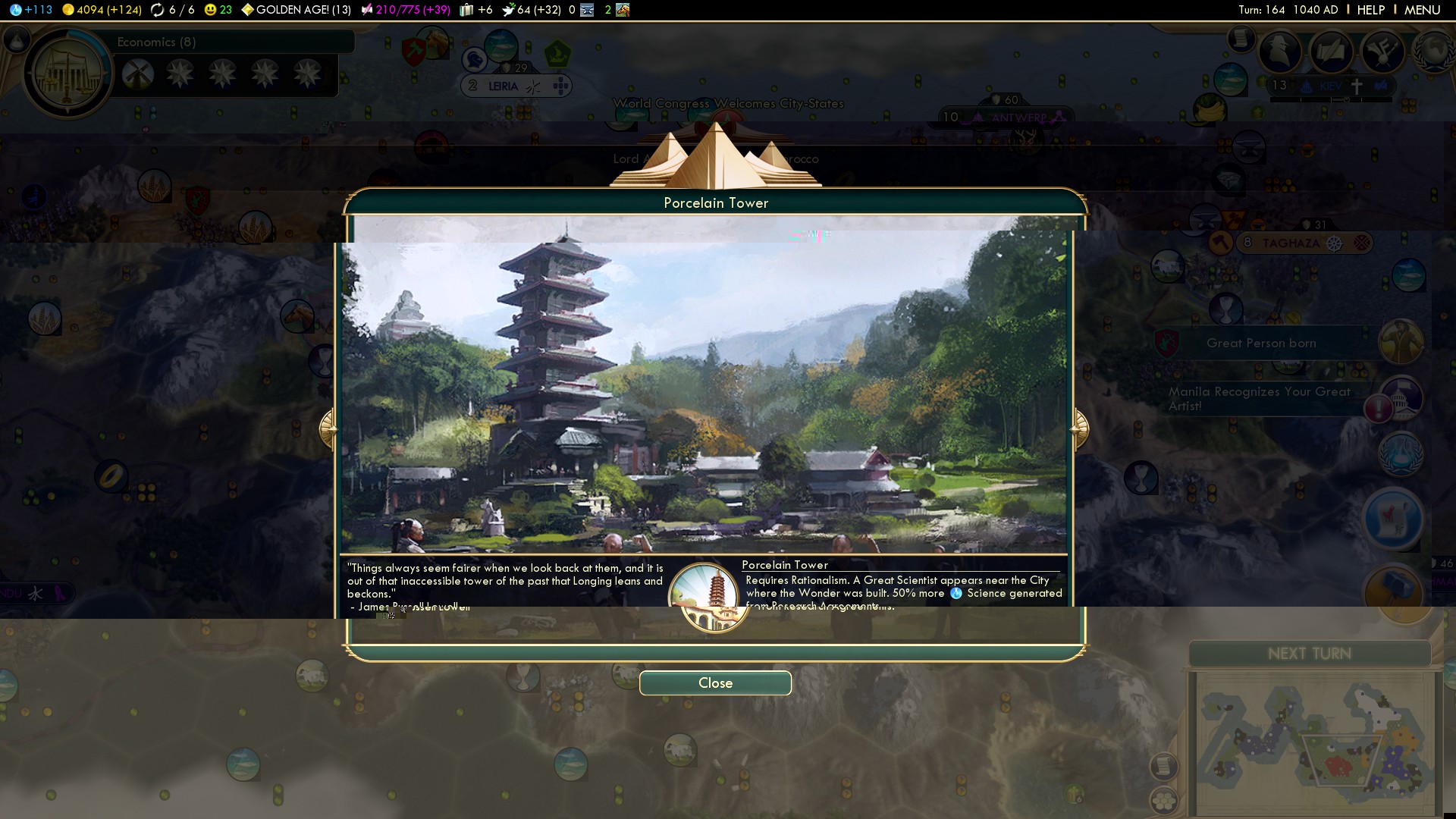The height and width of the screenshot is (819, 1456).
Task: Open the blue scroll checkmark notification
Action: (x=1394, y=520)
